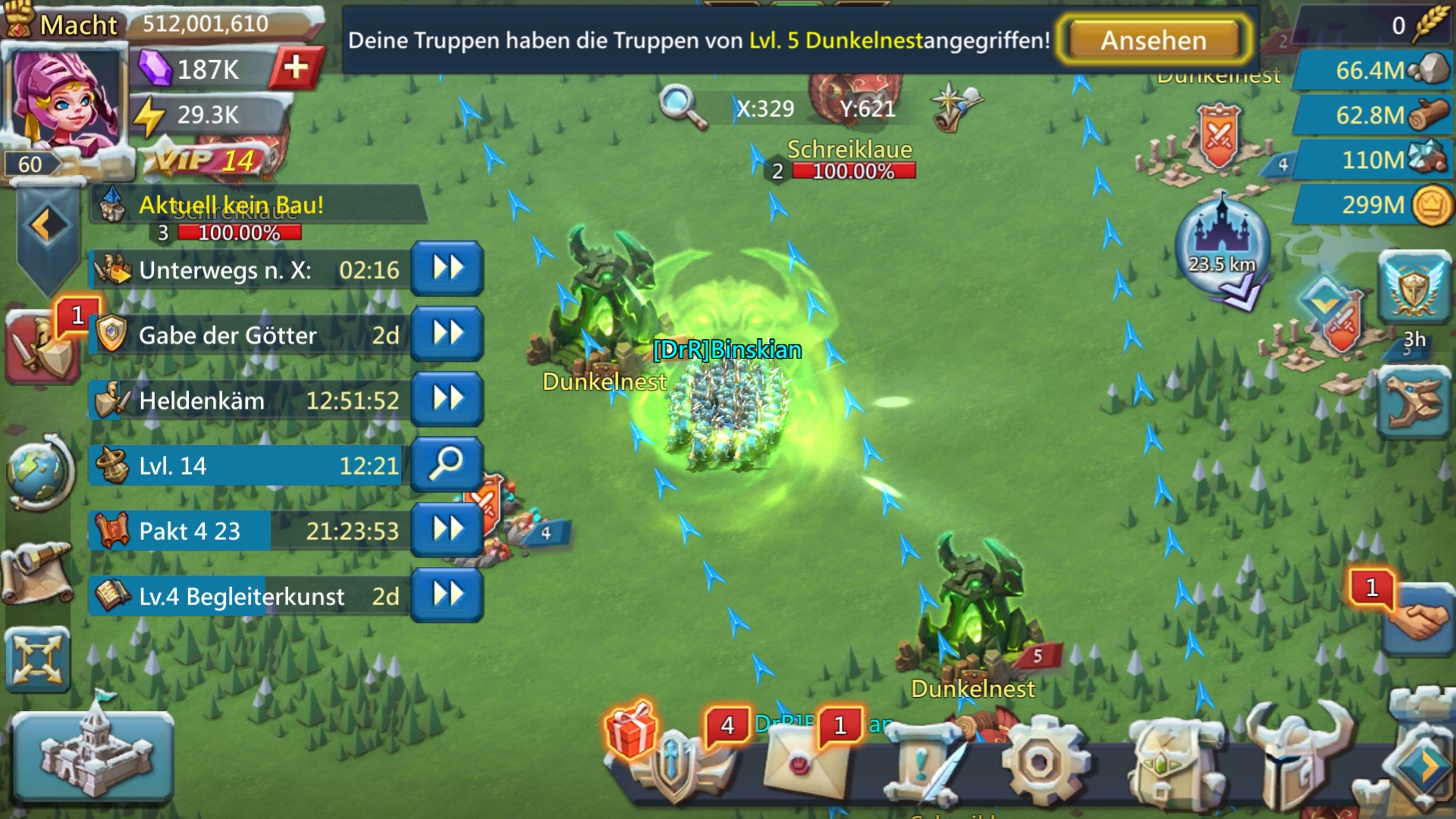1456x819 pixels.
Task: Speed up Lv.4 Begleiterkunst research
Action: tap(447, 595)
